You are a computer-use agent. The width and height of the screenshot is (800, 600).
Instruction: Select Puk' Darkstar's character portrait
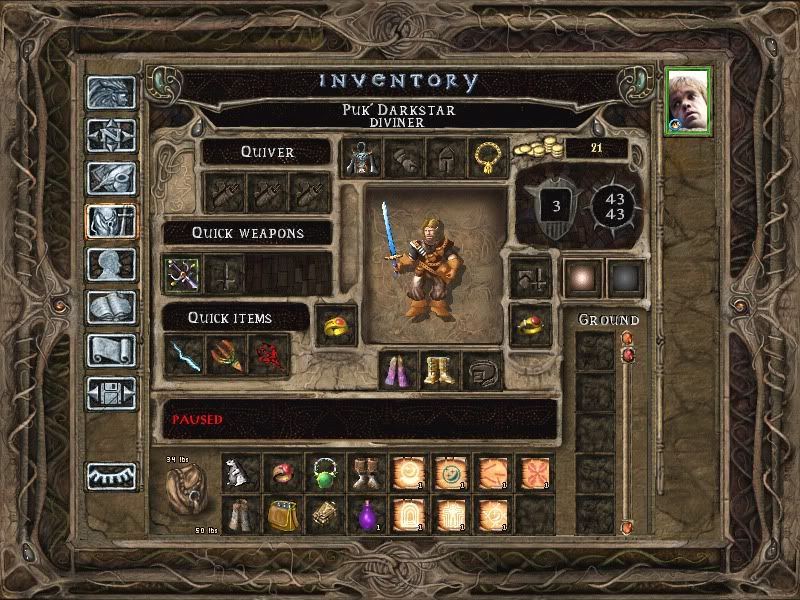pos(689,101)
